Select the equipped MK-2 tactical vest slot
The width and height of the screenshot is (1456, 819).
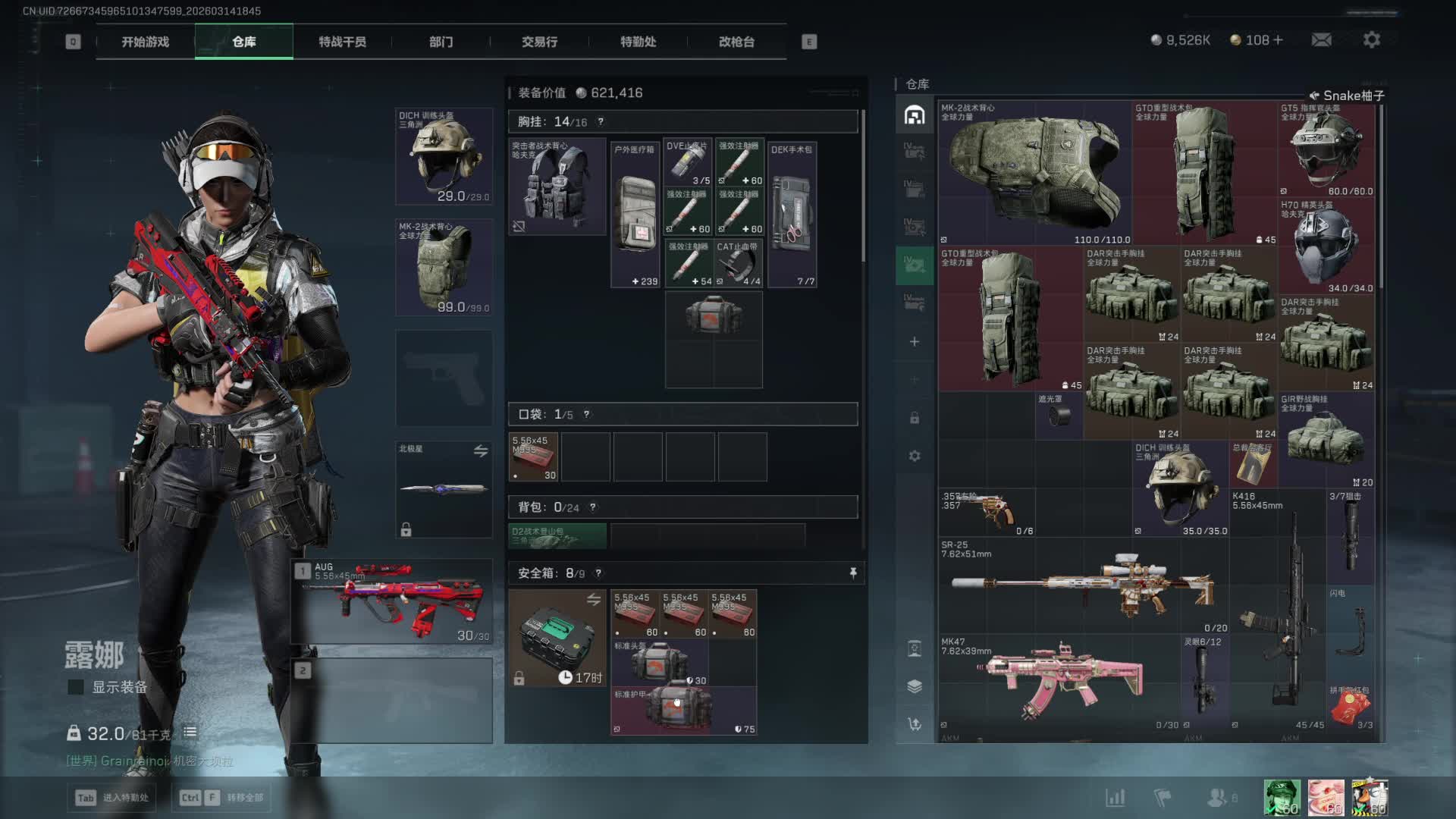(x=444, y=267)
